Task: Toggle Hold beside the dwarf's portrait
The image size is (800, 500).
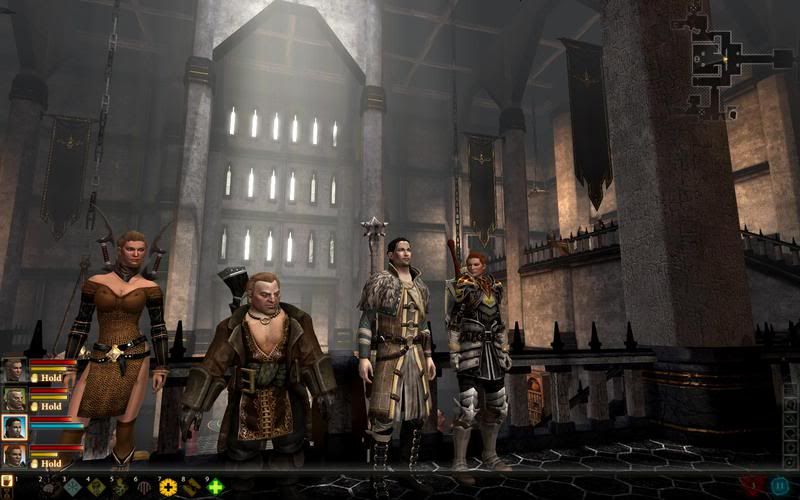Action: (x=50, y=407)
